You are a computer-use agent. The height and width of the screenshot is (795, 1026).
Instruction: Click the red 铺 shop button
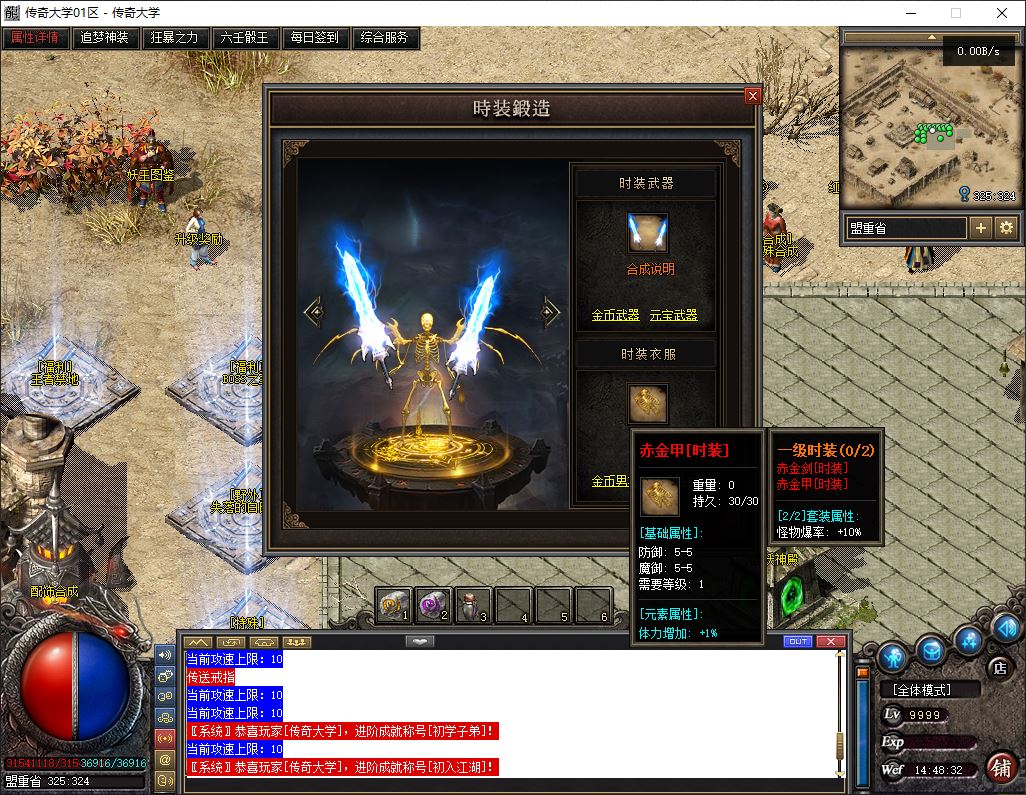click(x=1000, y=768)
